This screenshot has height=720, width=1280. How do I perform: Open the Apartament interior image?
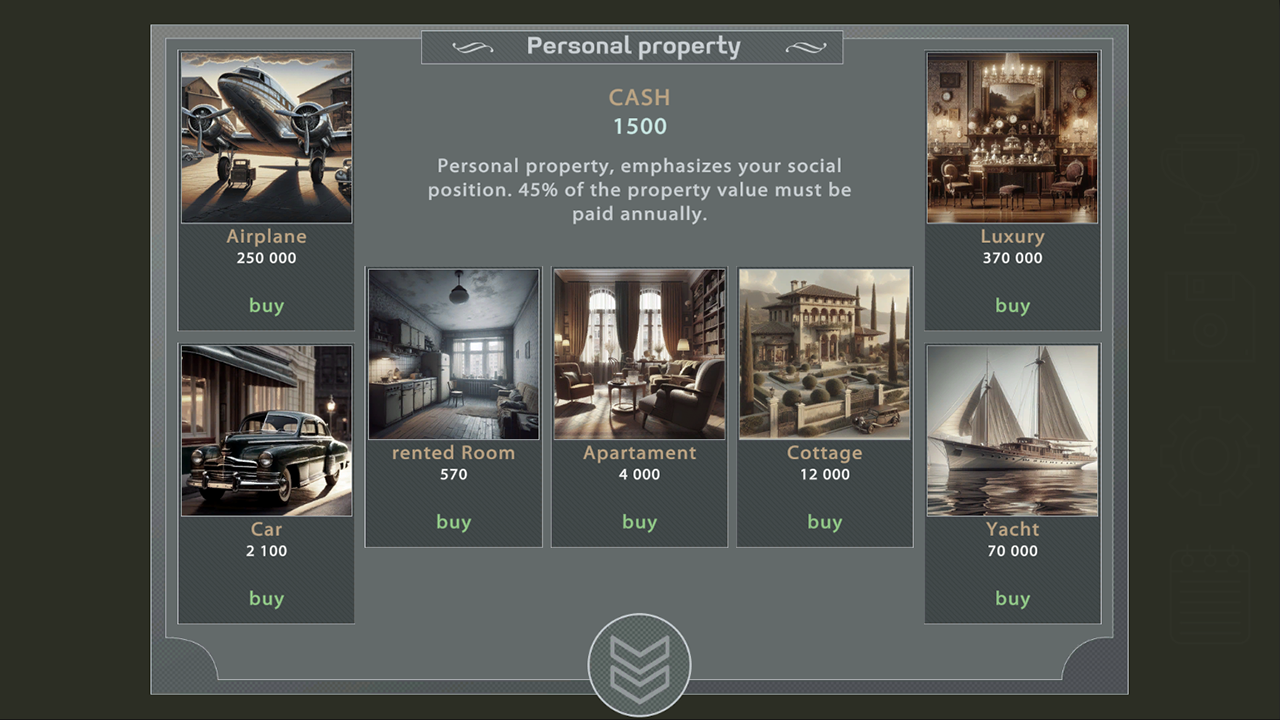click(639, 353)
